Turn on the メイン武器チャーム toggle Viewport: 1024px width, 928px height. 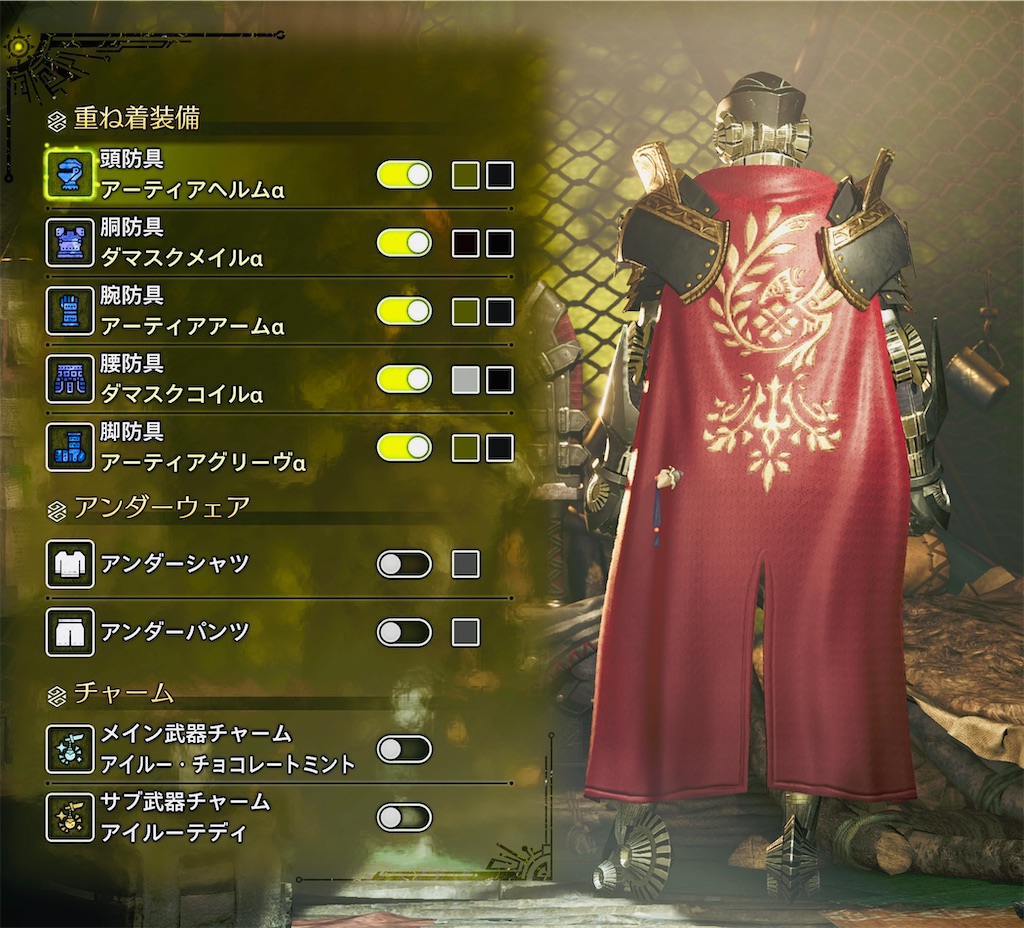pos(404,749)
